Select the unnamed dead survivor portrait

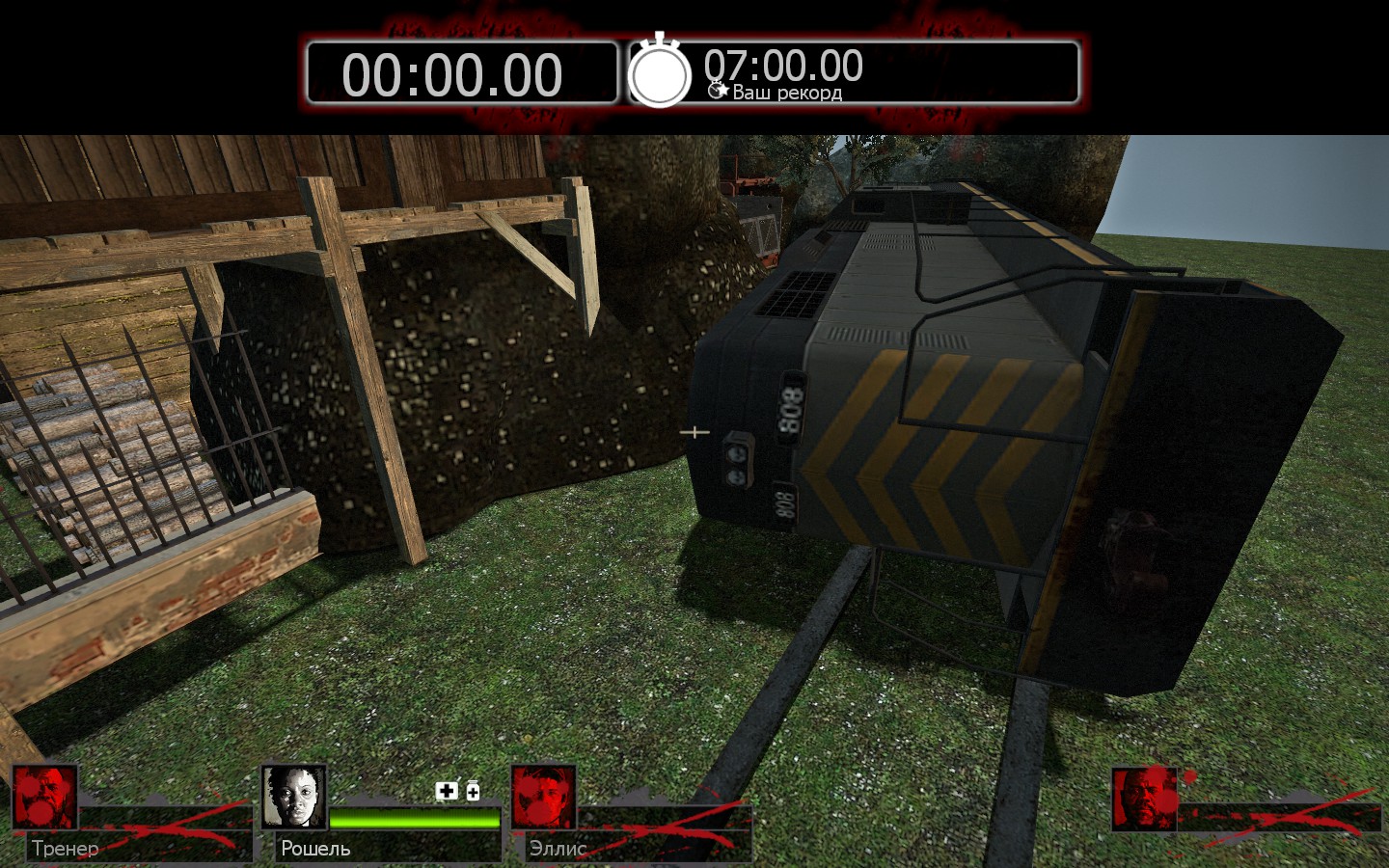pyautogui.click(x=1144, y=799)
